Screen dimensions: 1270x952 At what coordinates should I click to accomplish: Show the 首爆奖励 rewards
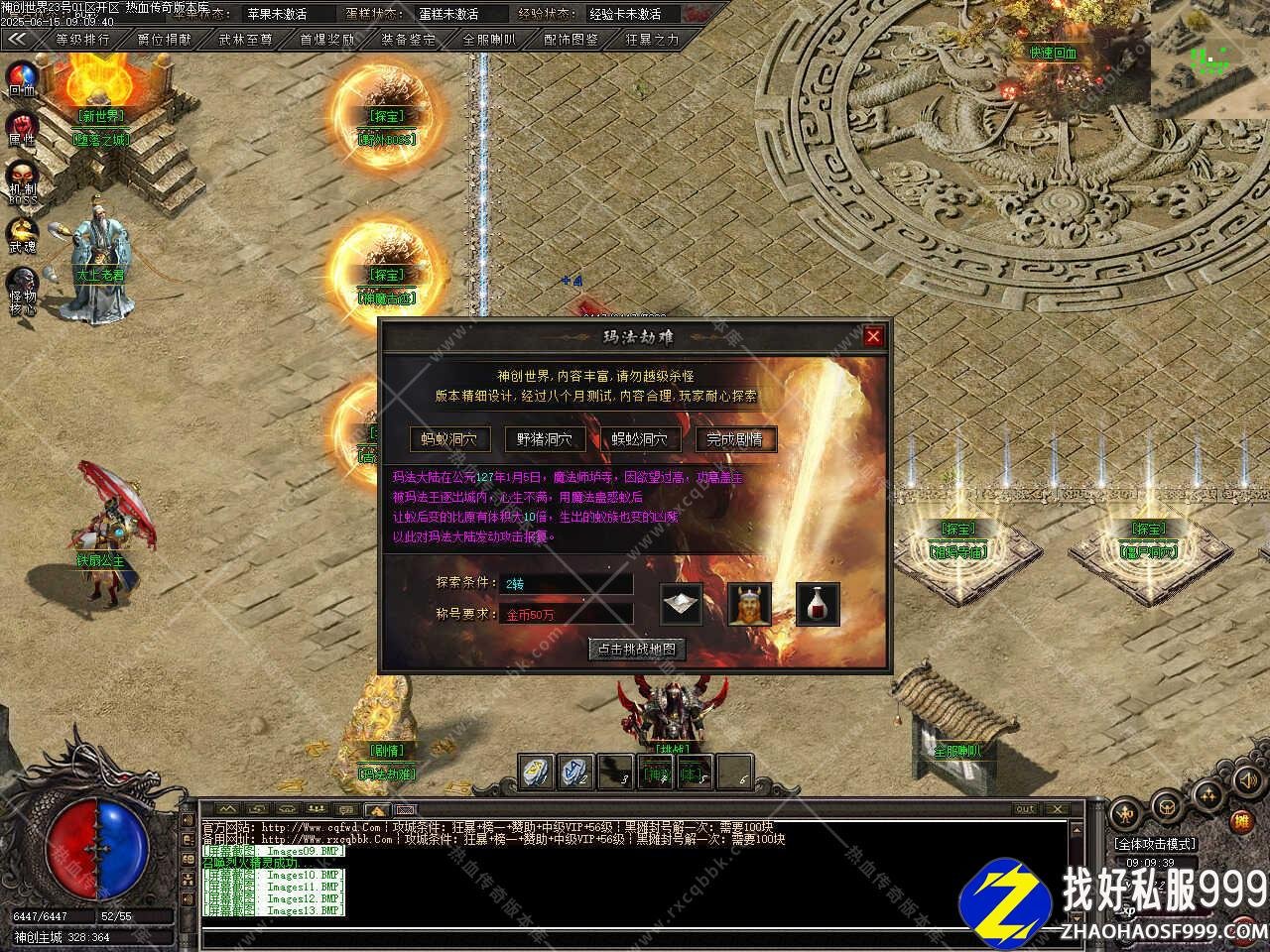point(326,40)
